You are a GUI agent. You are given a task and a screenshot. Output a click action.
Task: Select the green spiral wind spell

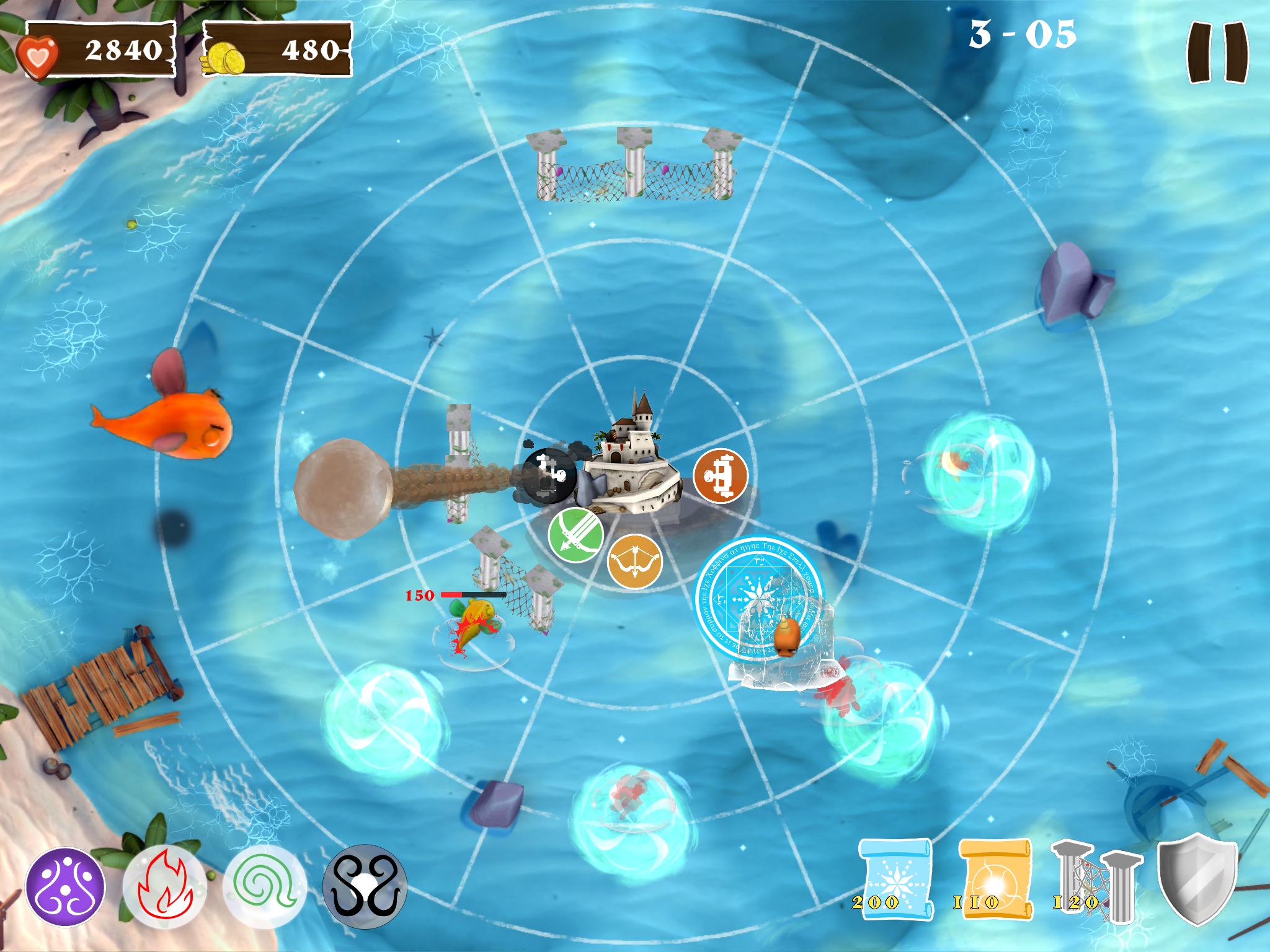(265, 887)
